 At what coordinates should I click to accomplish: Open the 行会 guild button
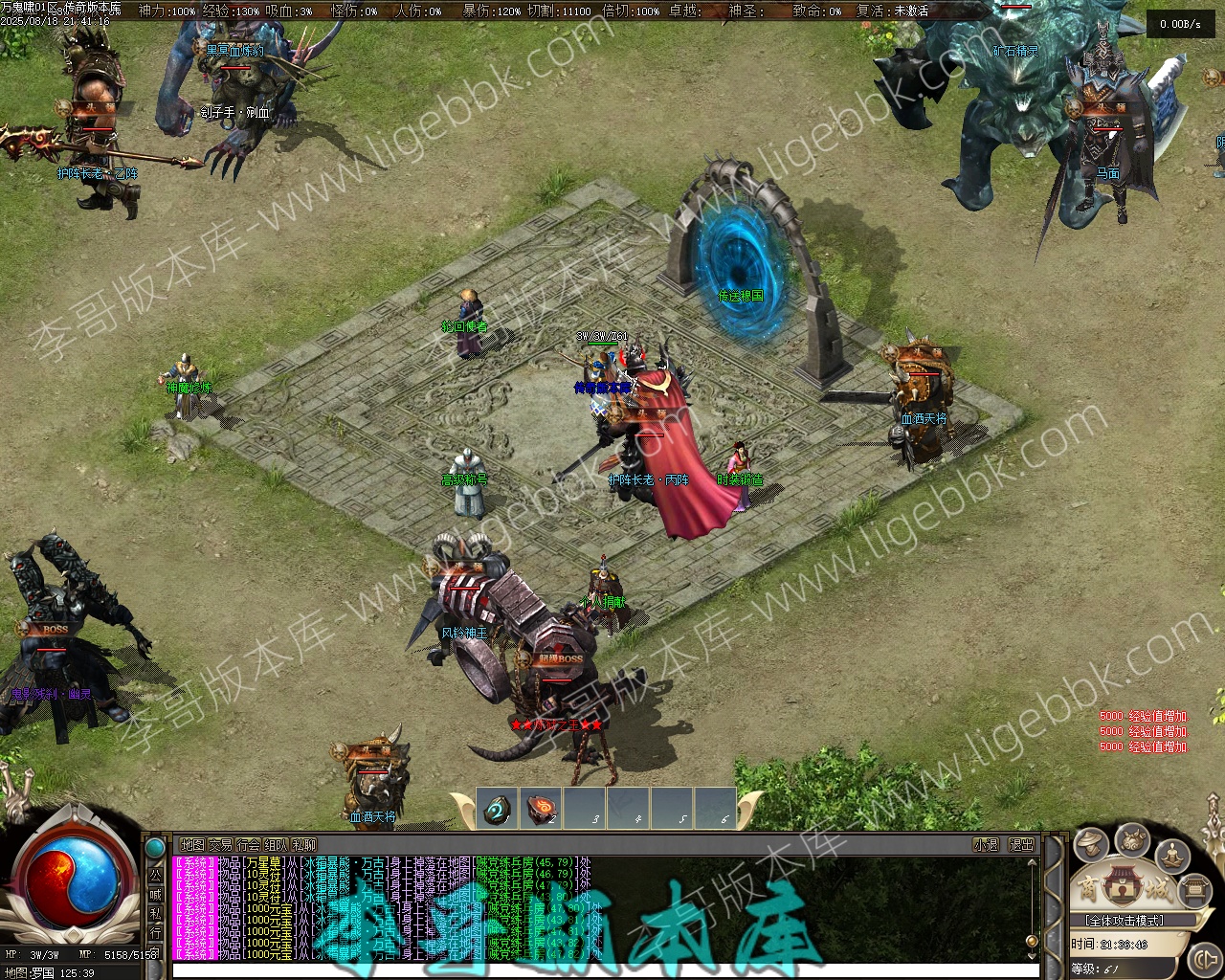(248, 845)
